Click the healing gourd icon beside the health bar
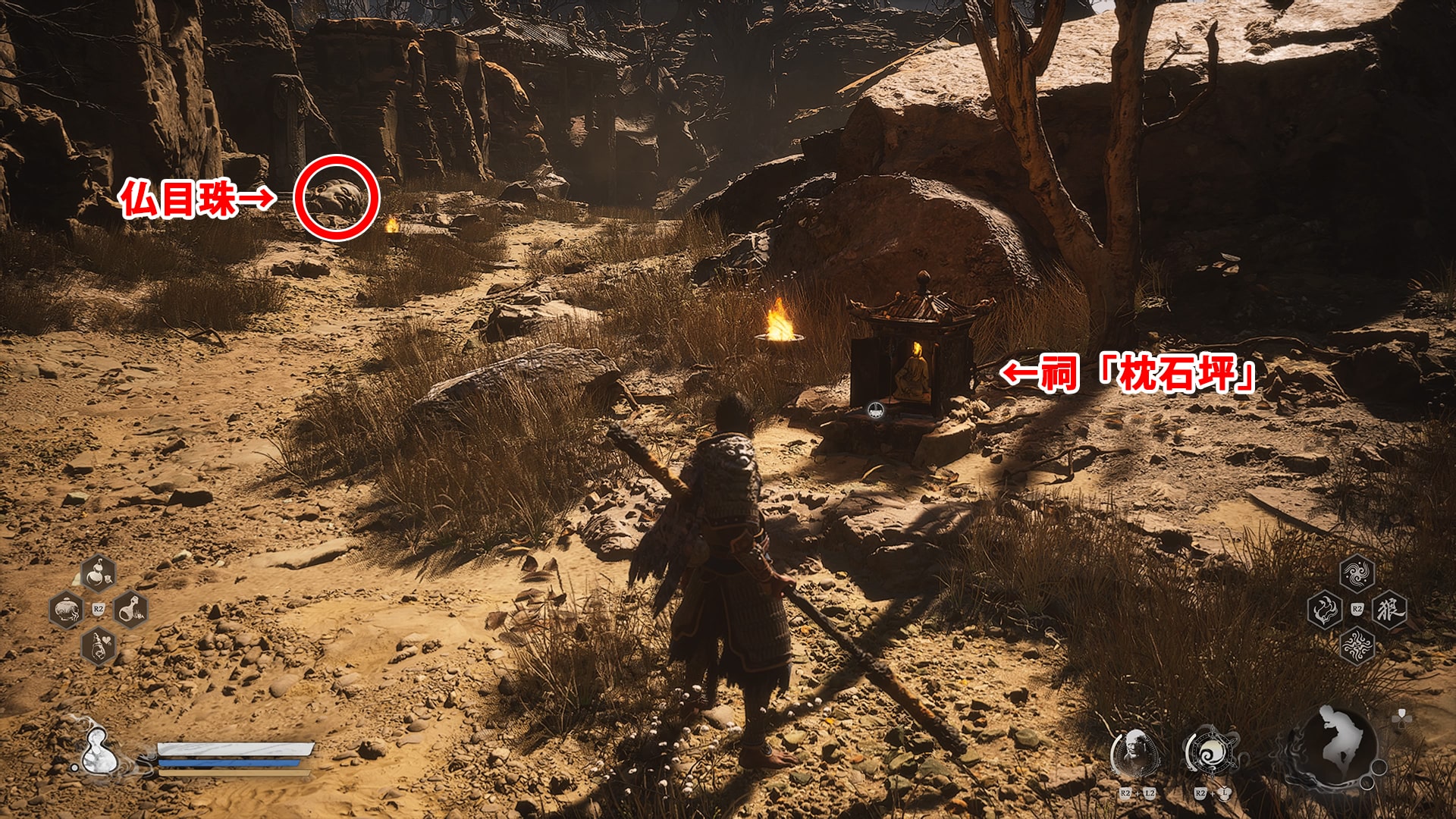The width and height of the screenshot is (1456, 819). point(100,752)
